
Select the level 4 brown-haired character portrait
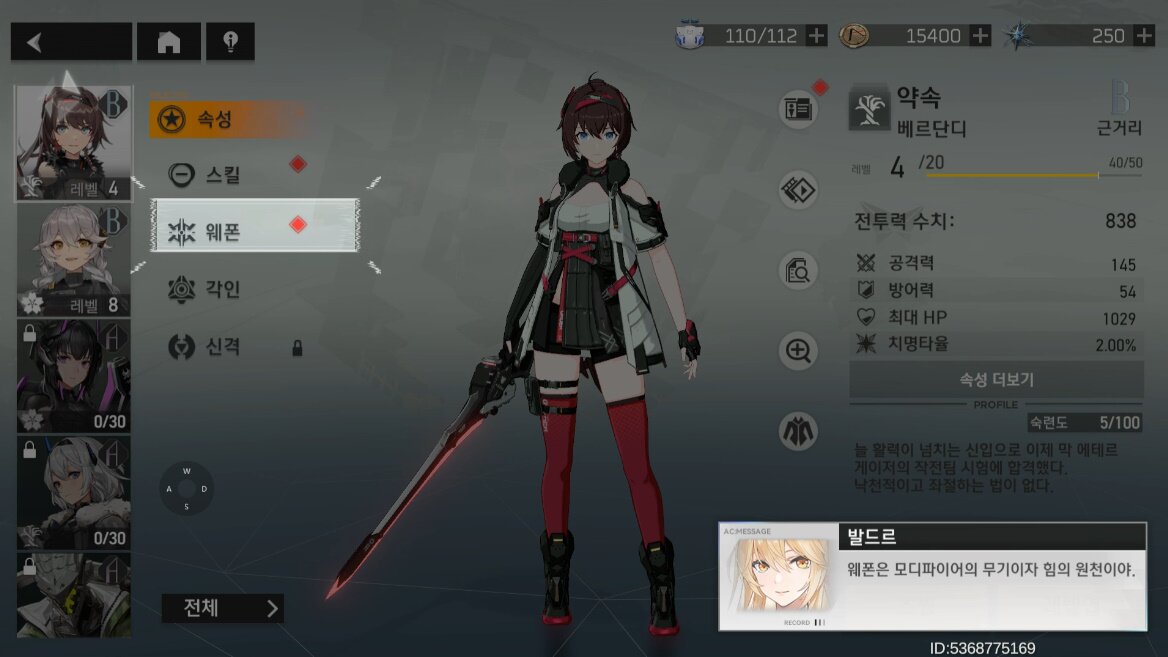[74, 143]
